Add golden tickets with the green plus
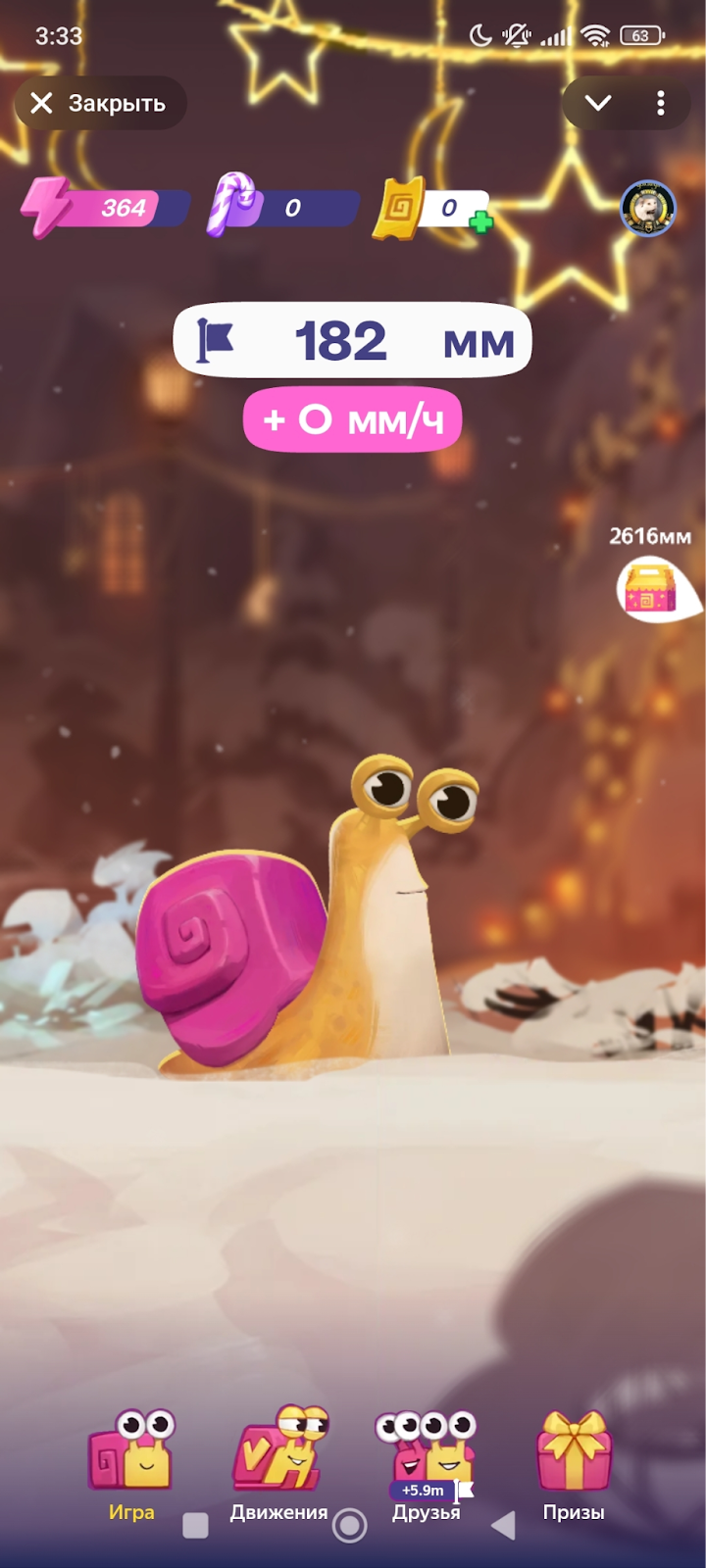706x1568 pixels. [480, 222]
